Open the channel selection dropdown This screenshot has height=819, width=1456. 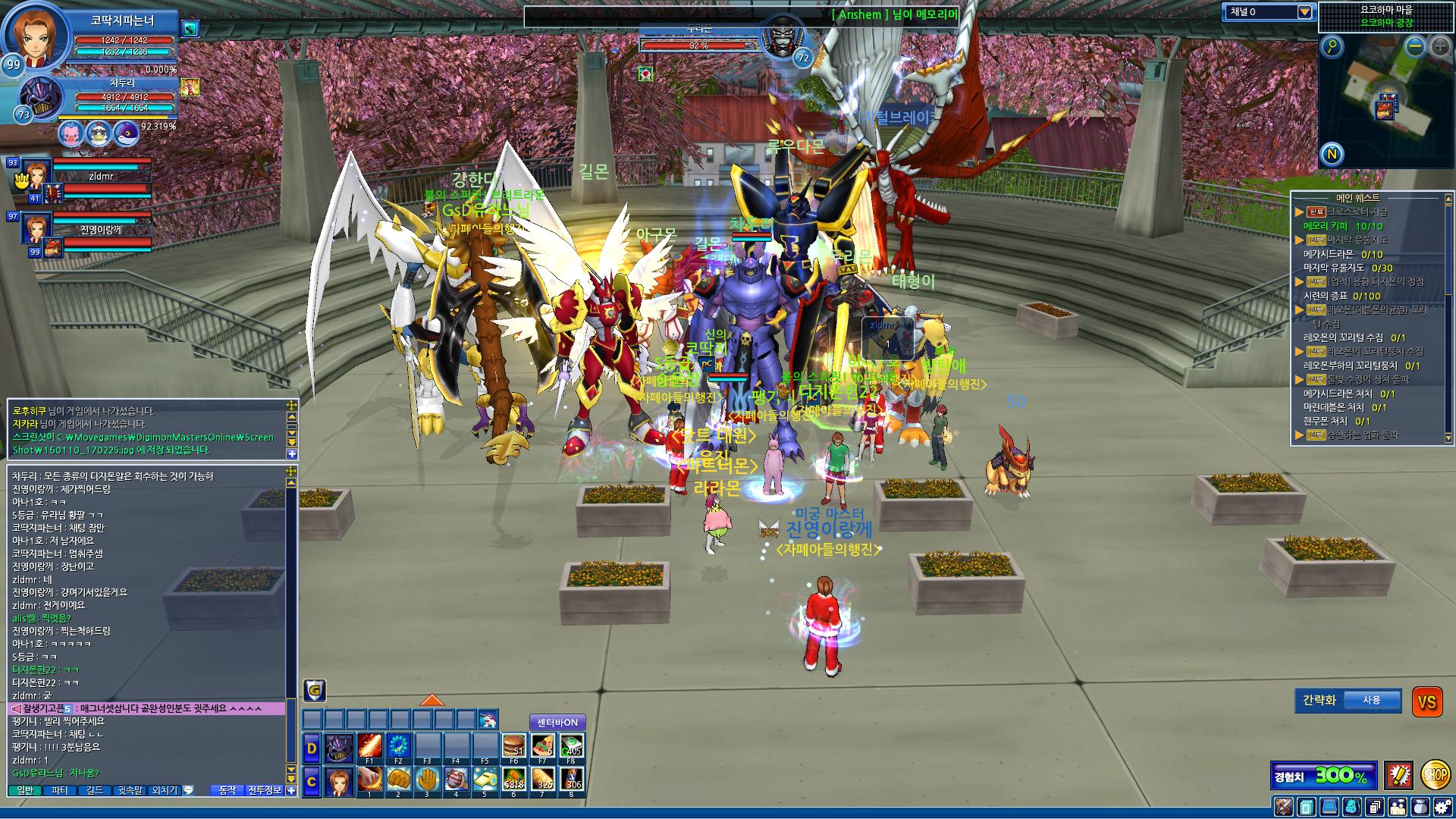(1304, 12)
